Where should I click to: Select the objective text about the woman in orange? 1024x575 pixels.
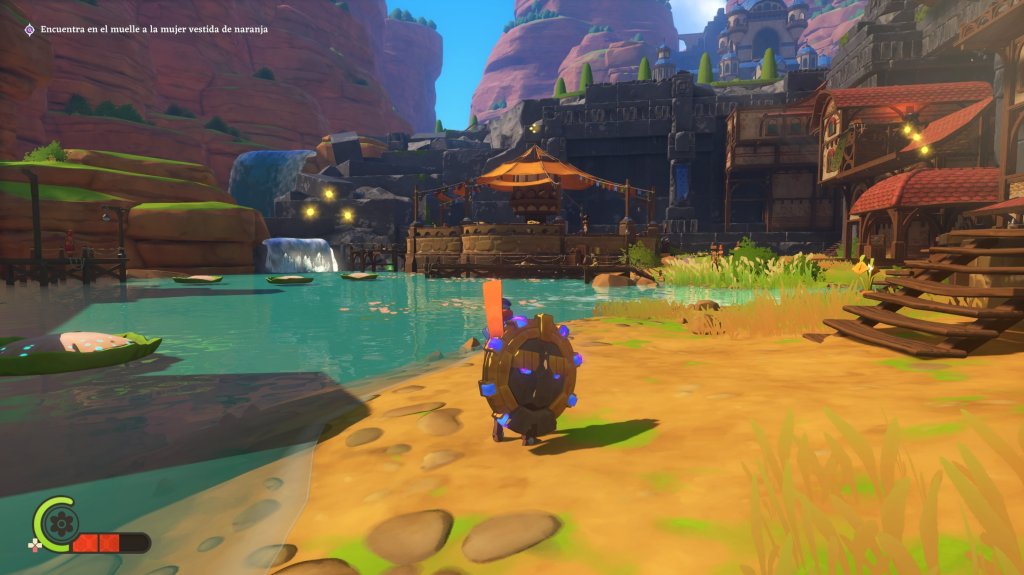(x=154, y=29)
